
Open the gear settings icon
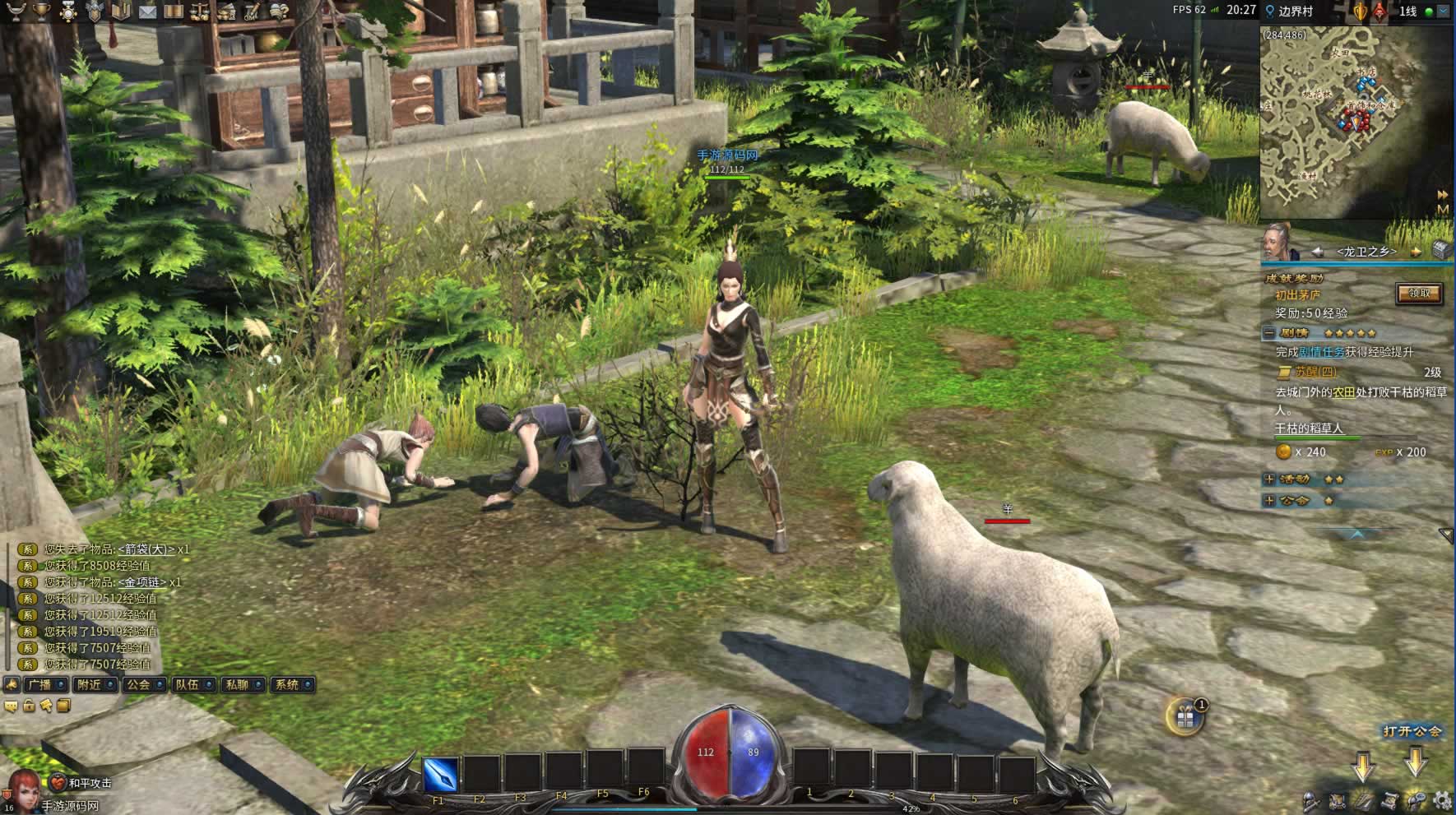pyautogui.click(x=1442, y=800)
